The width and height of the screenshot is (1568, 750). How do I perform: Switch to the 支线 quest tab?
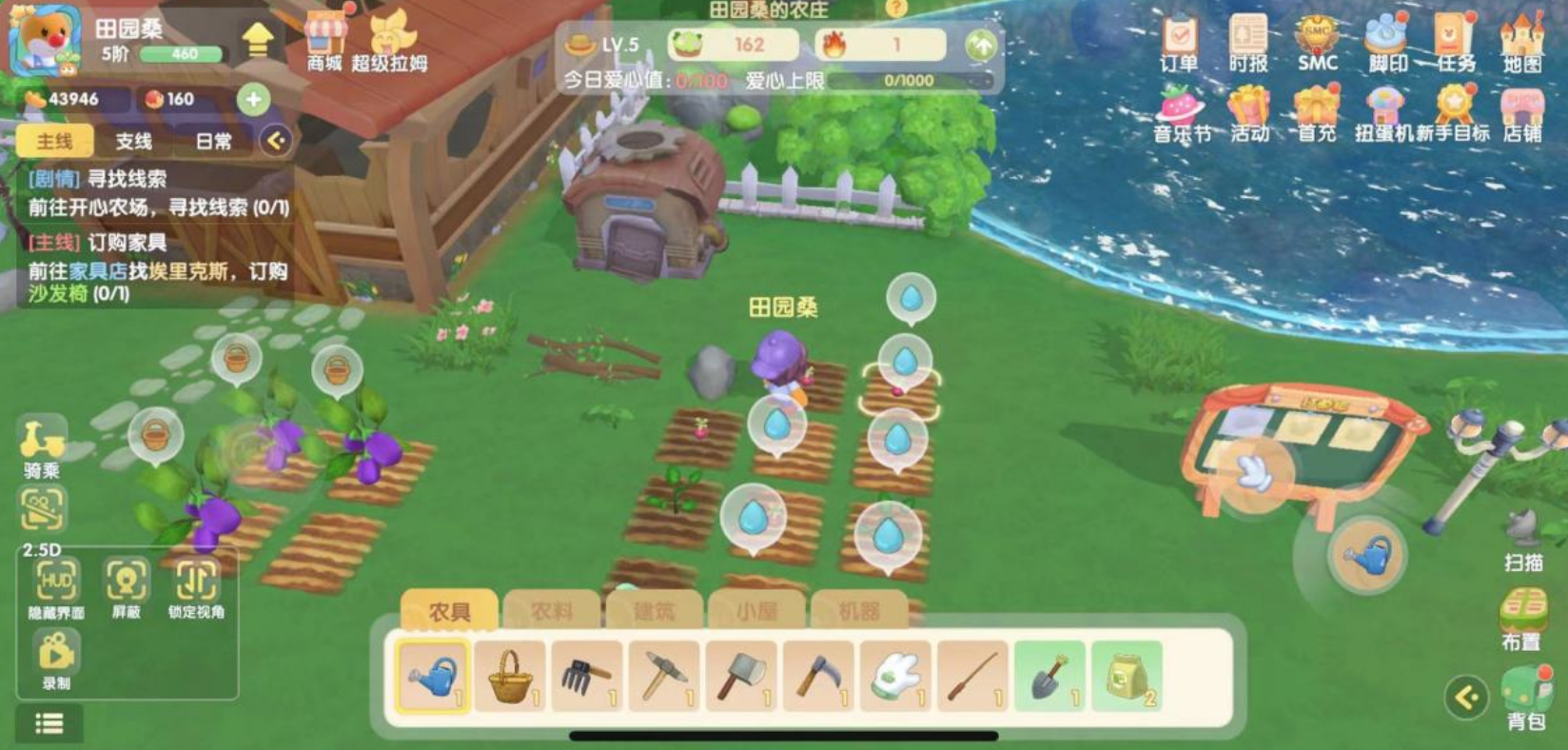click(136, 140)
